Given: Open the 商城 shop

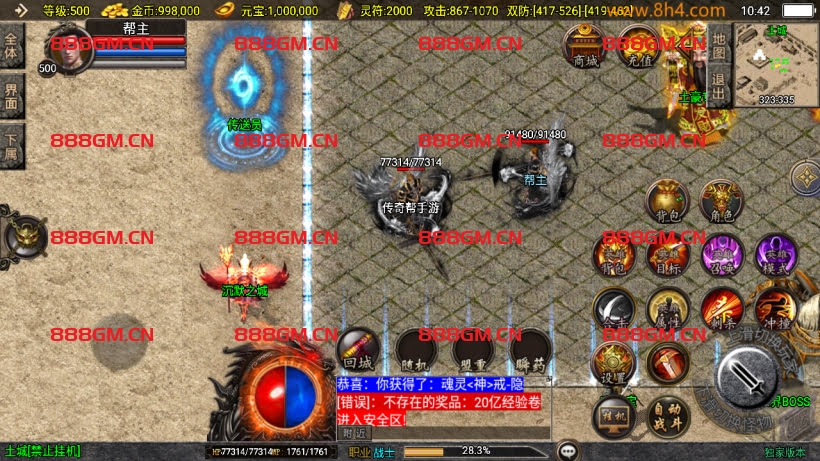Looking at the screenshot, I should tap(584, 45).
